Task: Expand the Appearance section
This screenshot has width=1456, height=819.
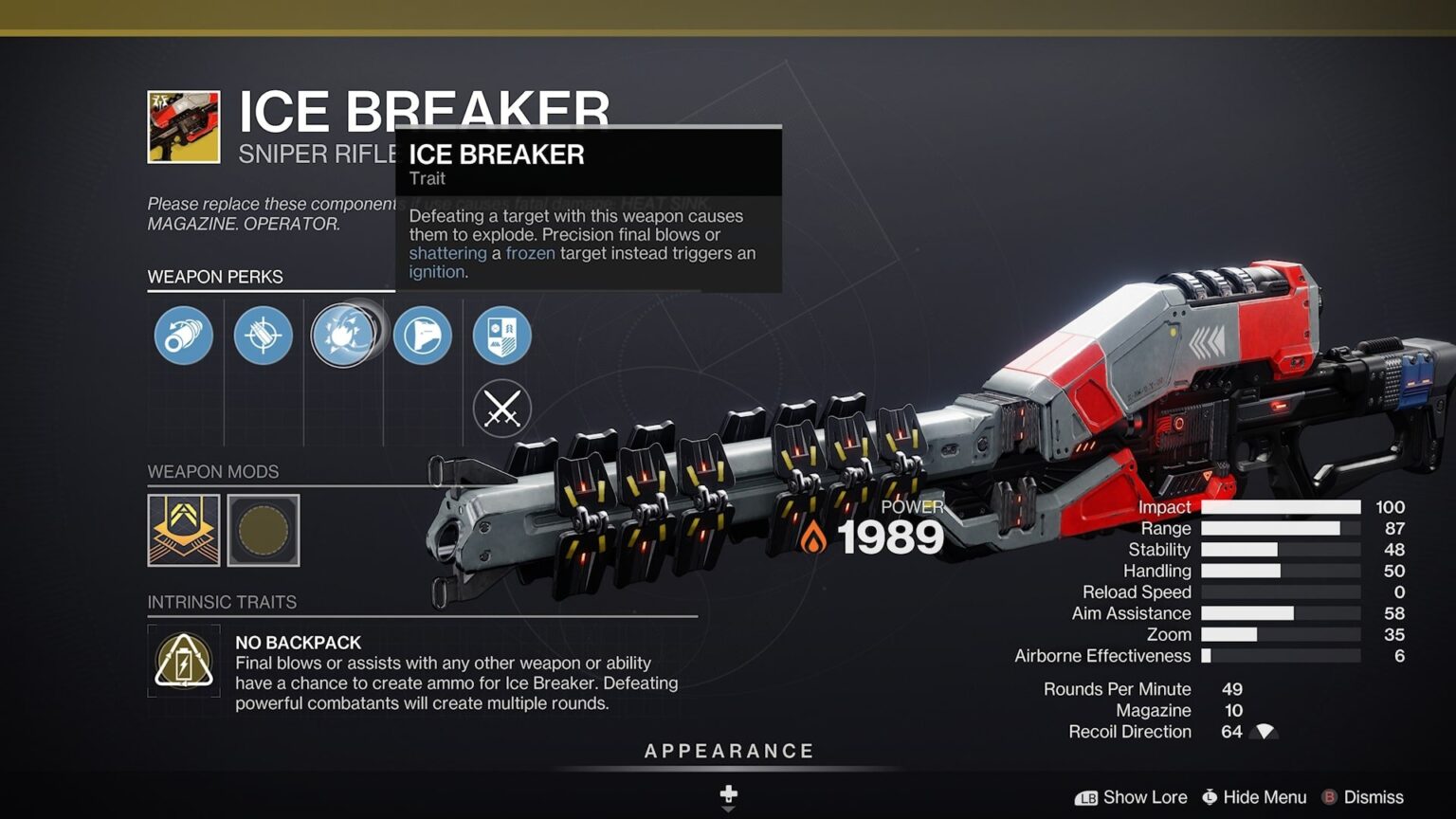Action: [x=728, y=750]
